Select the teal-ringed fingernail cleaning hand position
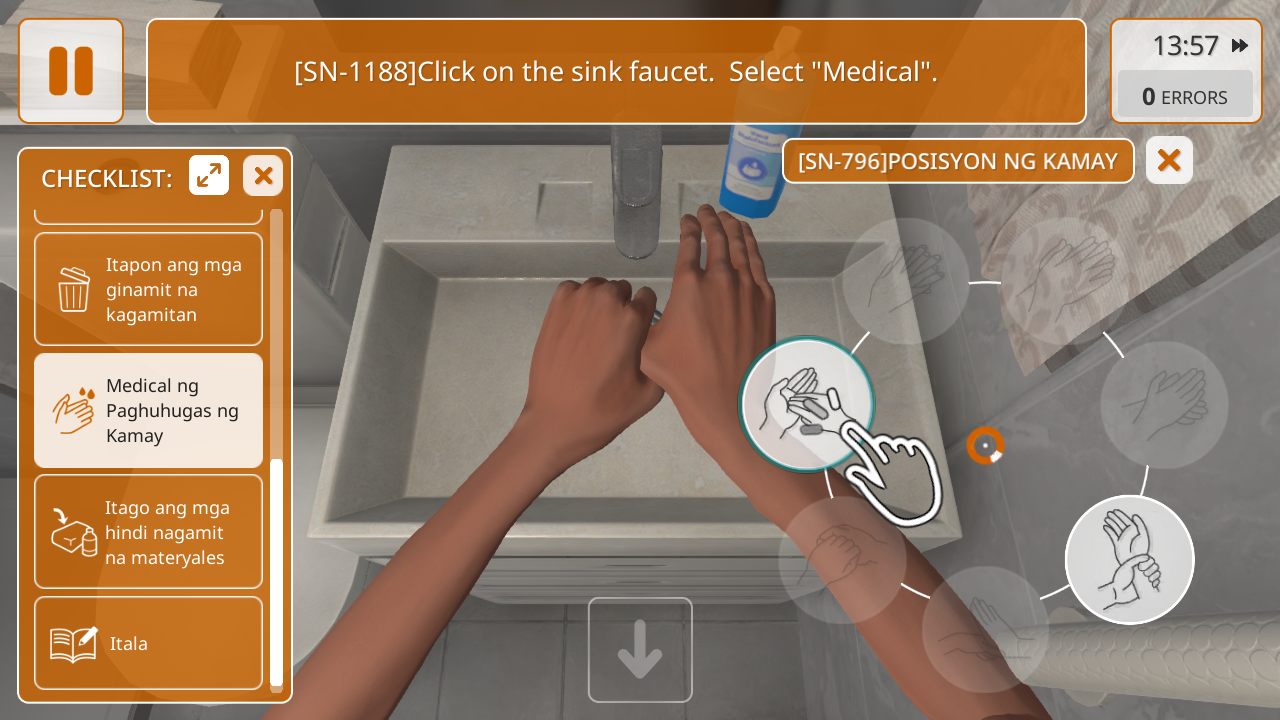This screenshot has width=1280, height=720. [807, 404]
